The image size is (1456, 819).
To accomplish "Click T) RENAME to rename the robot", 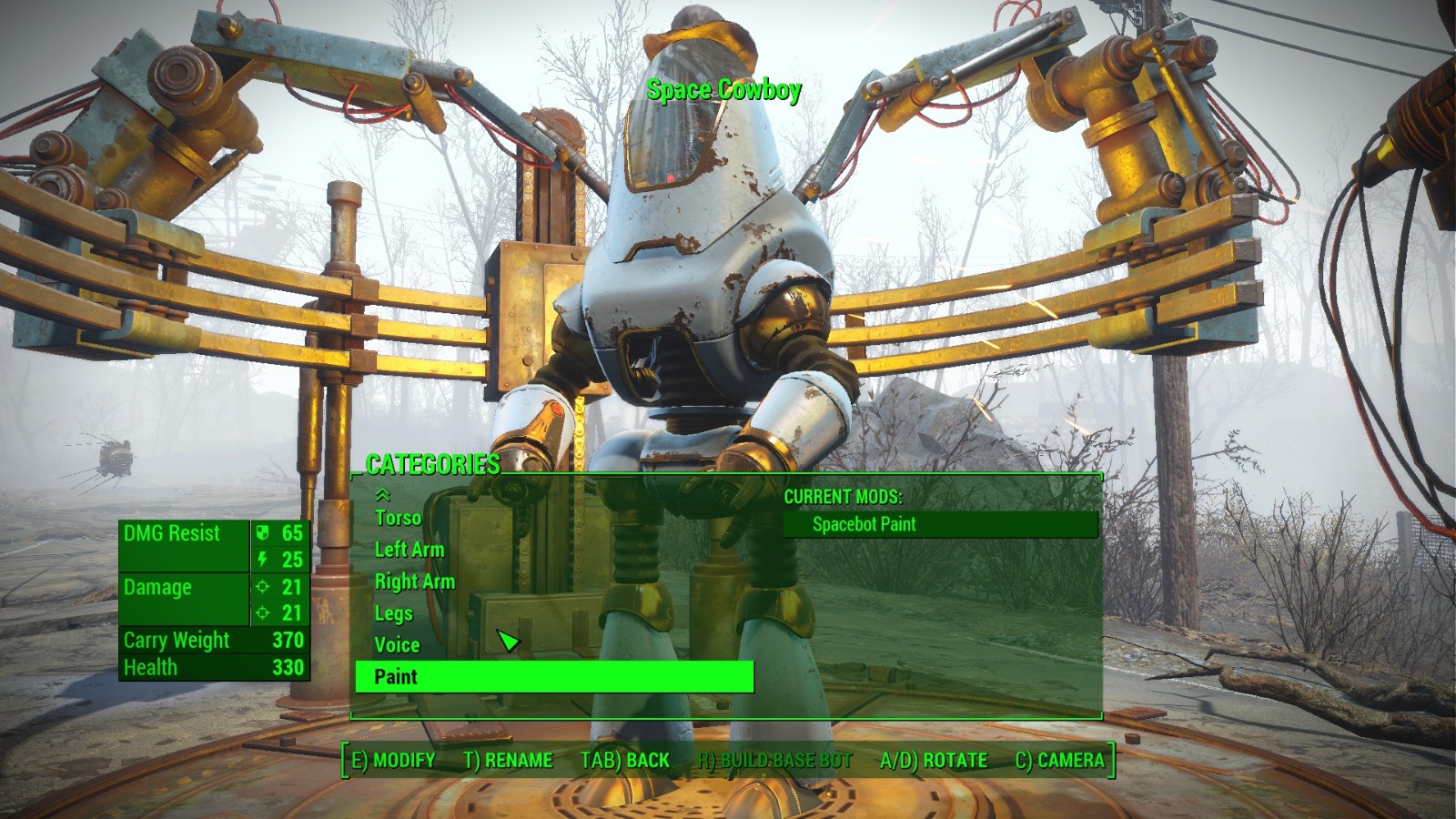I will [x=509, y=760].
